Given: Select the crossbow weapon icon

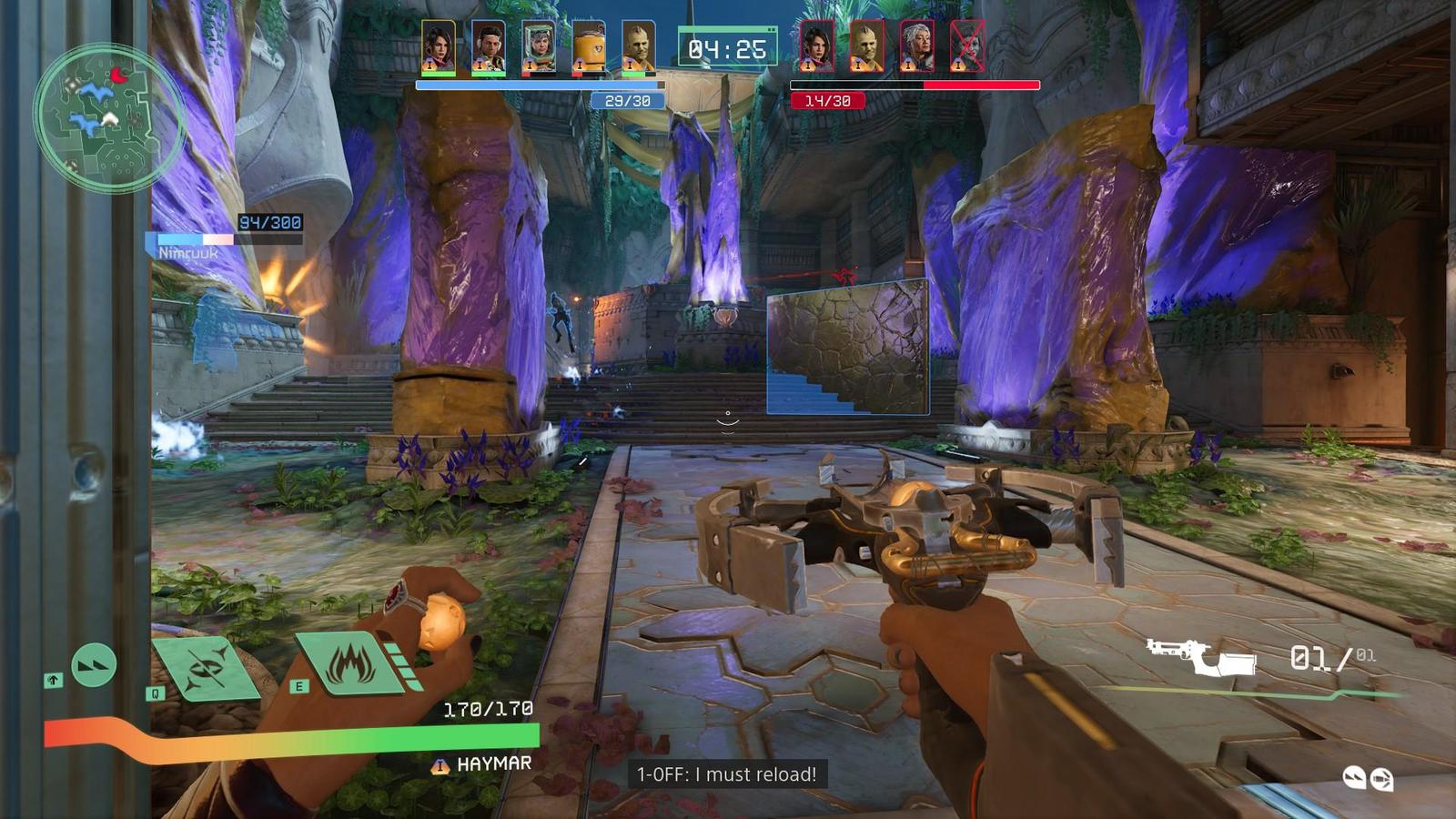Looking at the screenshot, I should tap(1200, 657).
